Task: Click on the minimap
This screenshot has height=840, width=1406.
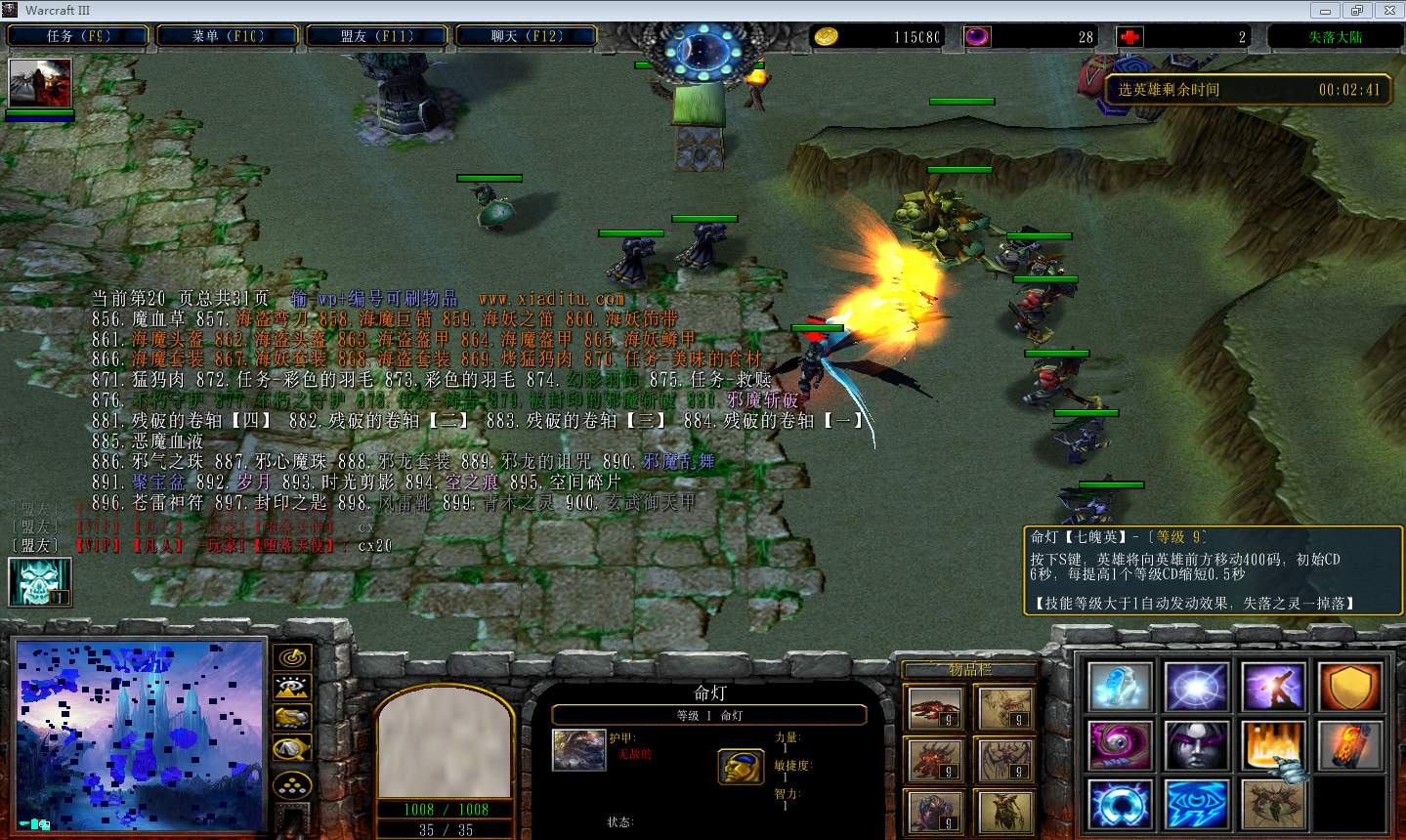Action: [141, 735]
